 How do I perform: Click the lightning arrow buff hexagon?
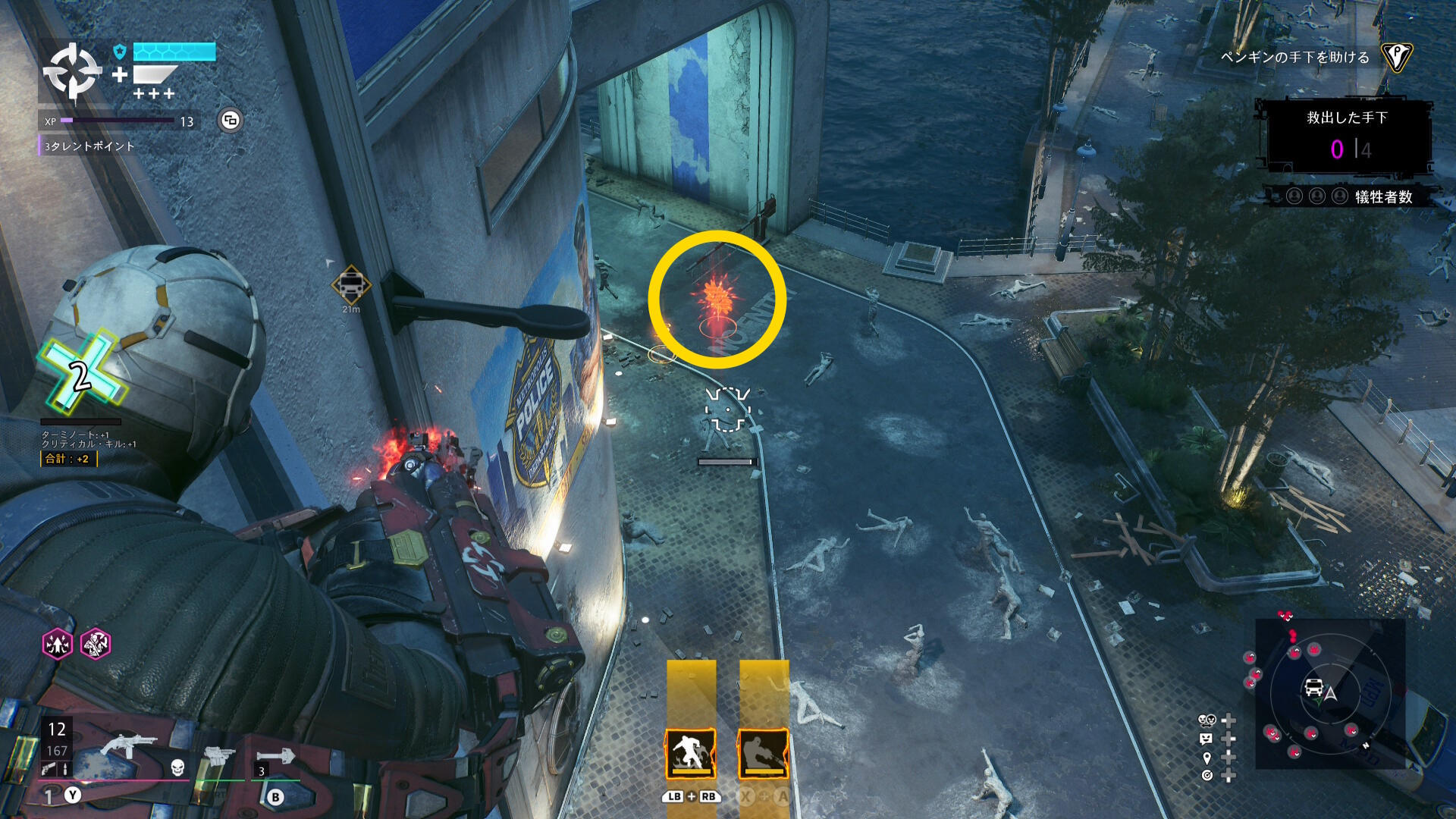point(58,645)
